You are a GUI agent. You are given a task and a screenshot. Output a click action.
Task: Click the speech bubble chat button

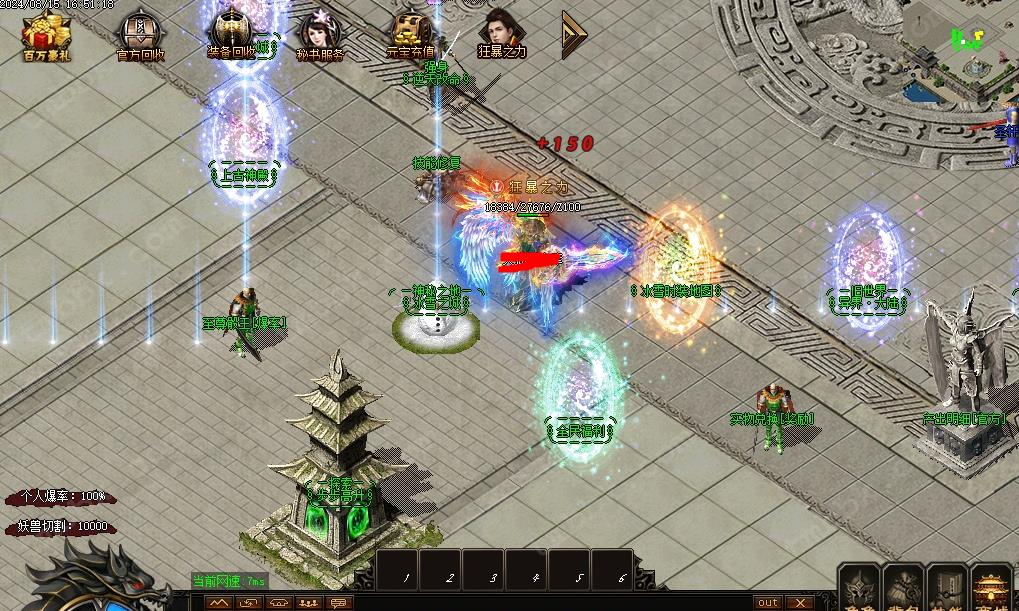pyautogui.click(x=338, y=603)
